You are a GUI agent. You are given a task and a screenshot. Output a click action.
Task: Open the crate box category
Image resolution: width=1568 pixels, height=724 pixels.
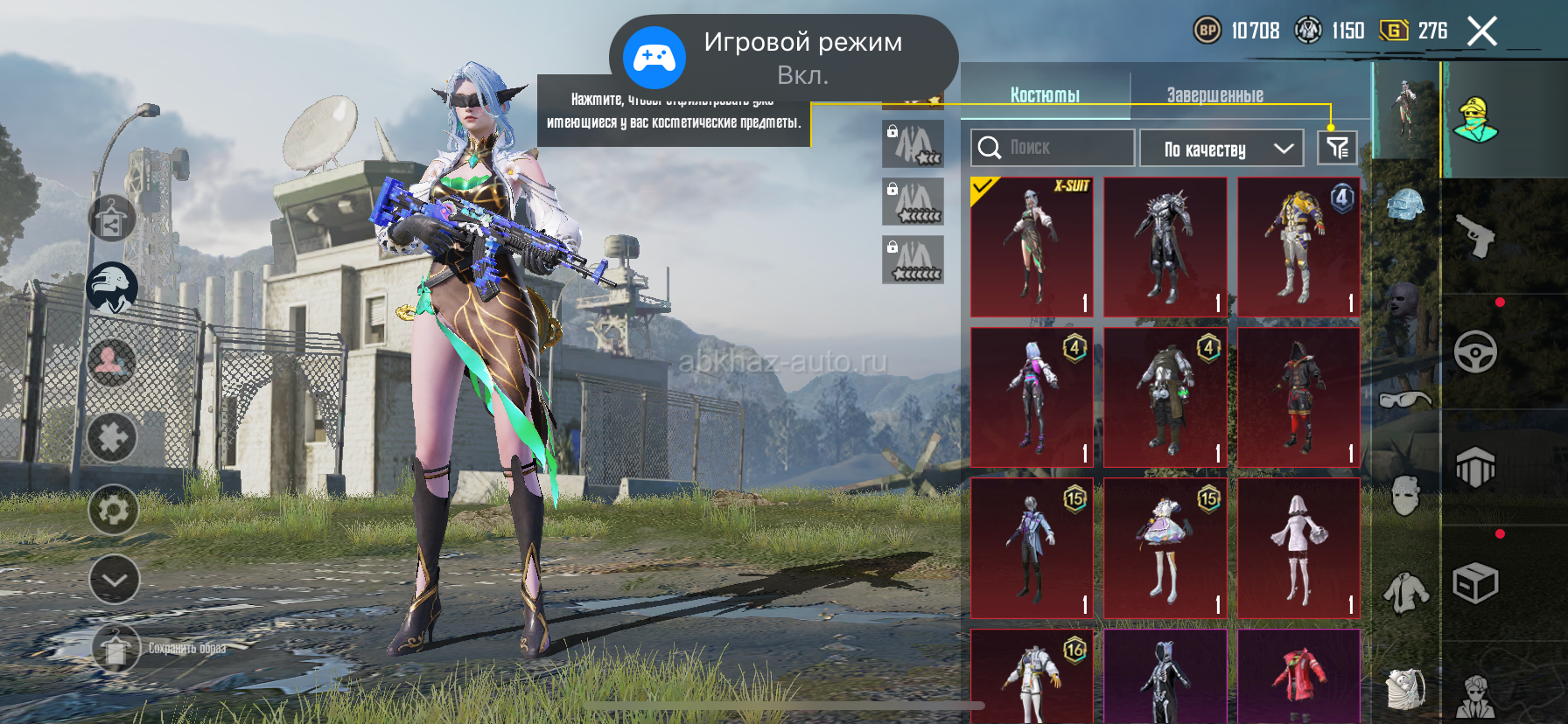pos(1476,584)
